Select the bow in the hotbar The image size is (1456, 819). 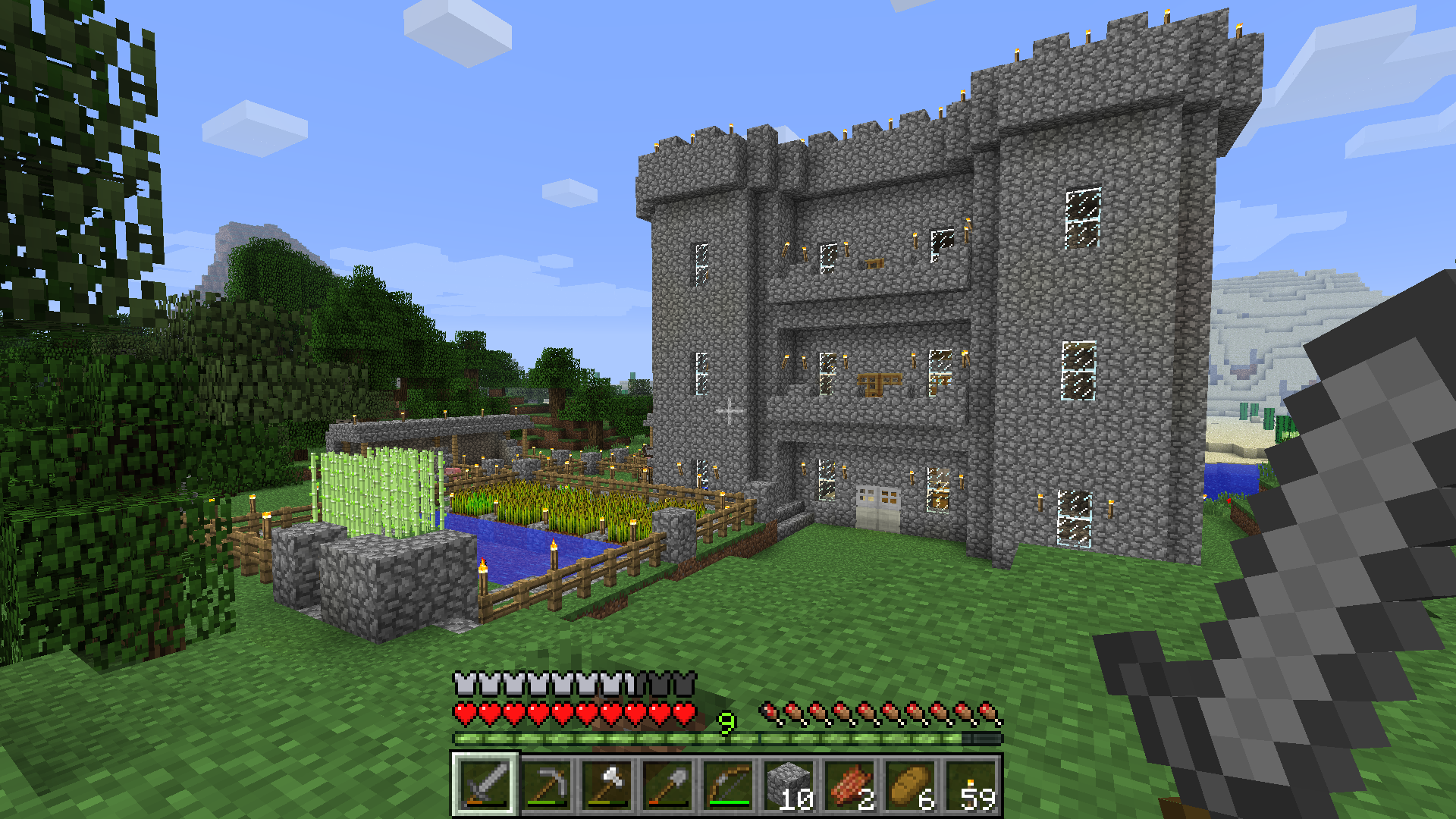[728, 784]
